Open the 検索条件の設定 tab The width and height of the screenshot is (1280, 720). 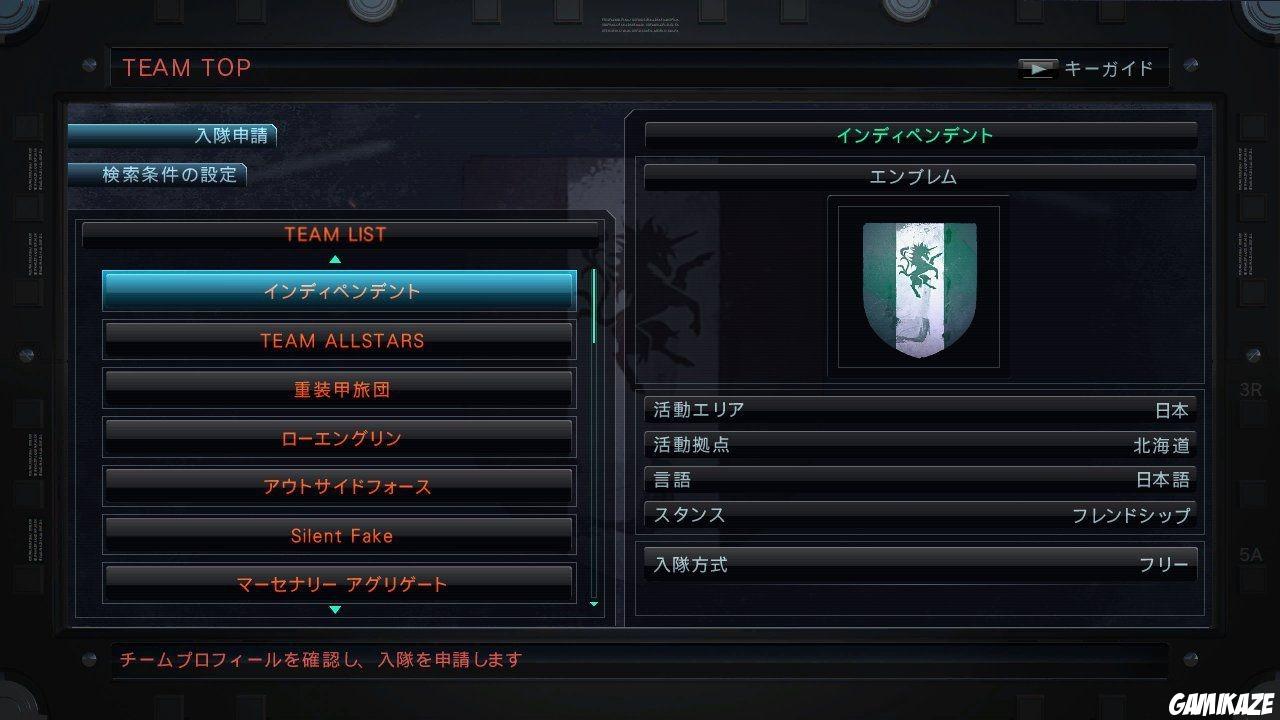pyautogui.click(x=157, y=174)
